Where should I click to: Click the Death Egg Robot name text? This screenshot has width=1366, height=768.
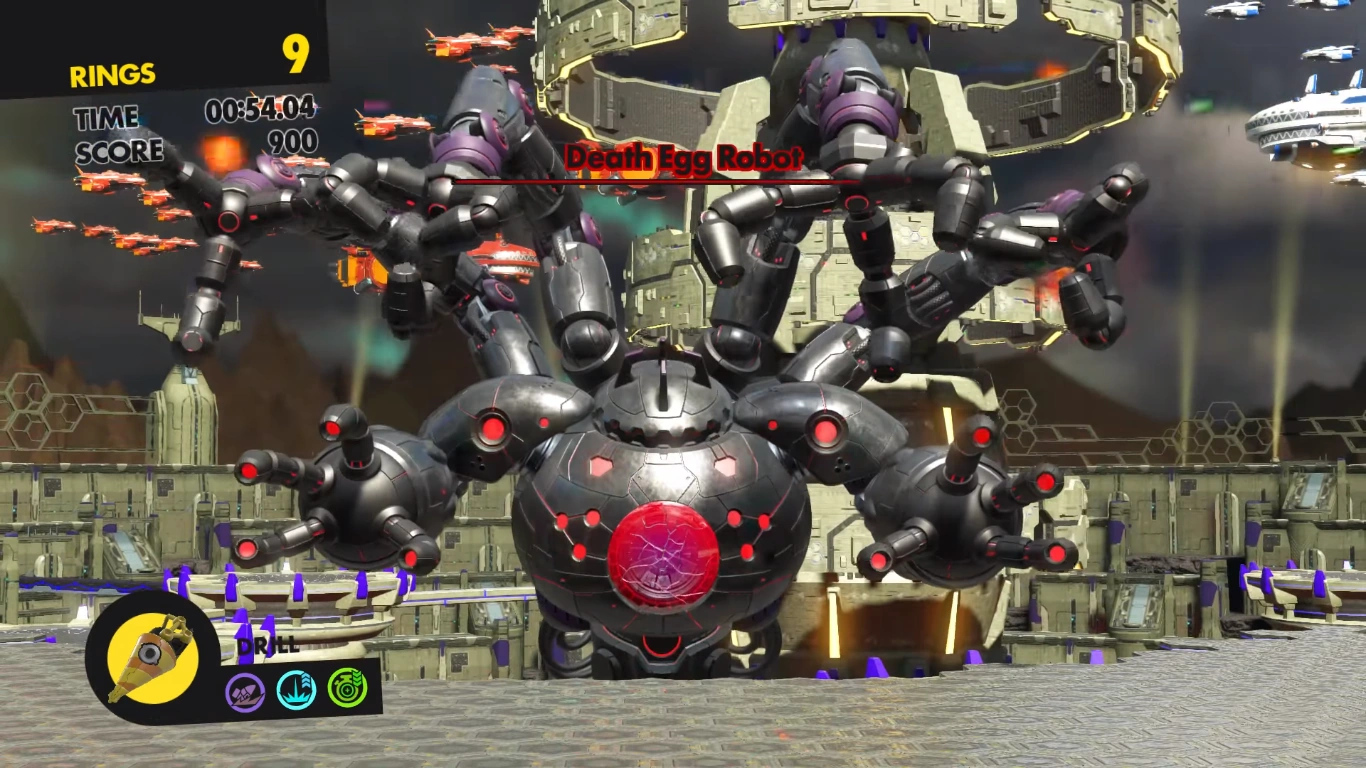[685, 157]
